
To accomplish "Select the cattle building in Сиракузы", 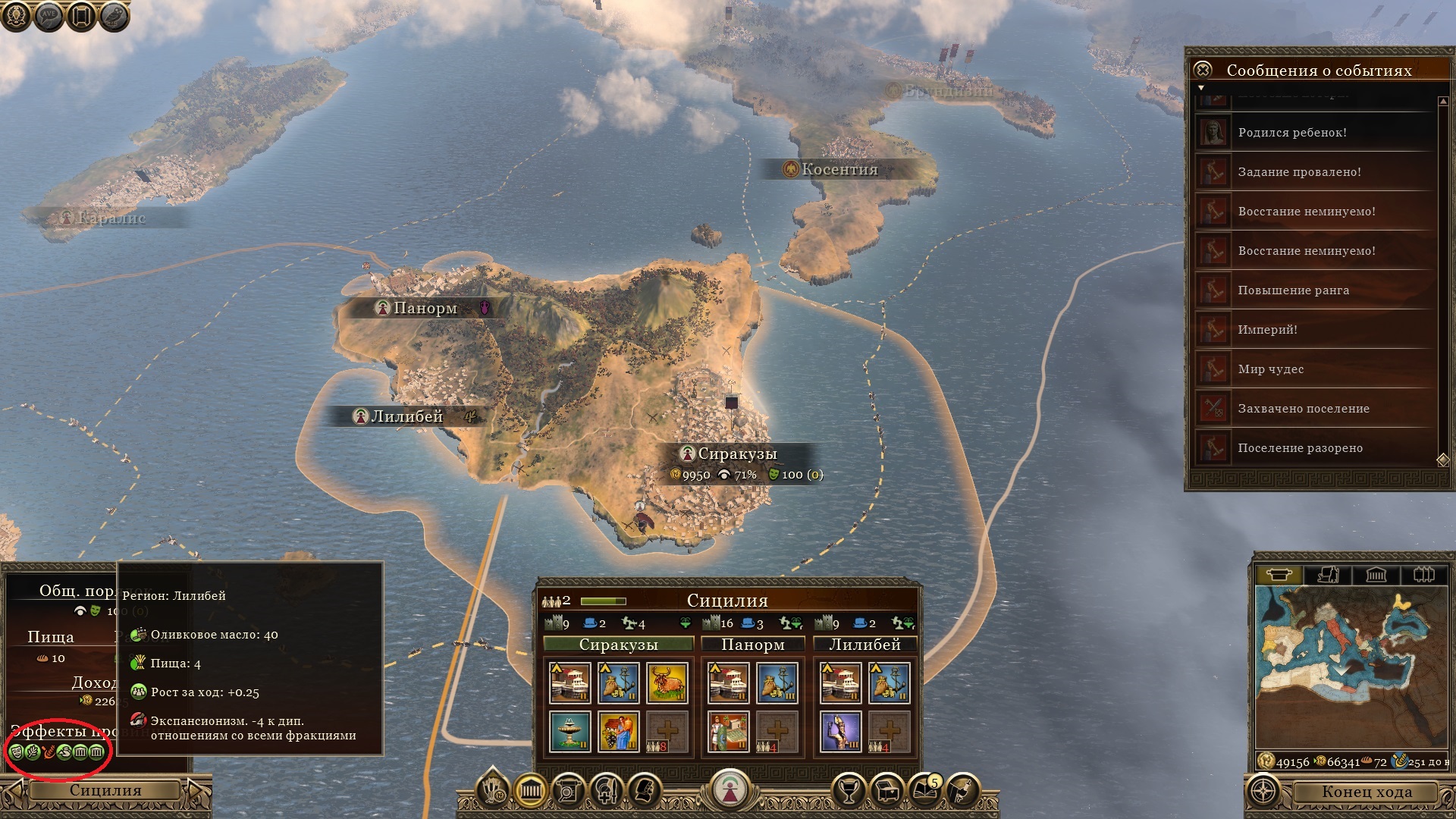I will 667,682.
